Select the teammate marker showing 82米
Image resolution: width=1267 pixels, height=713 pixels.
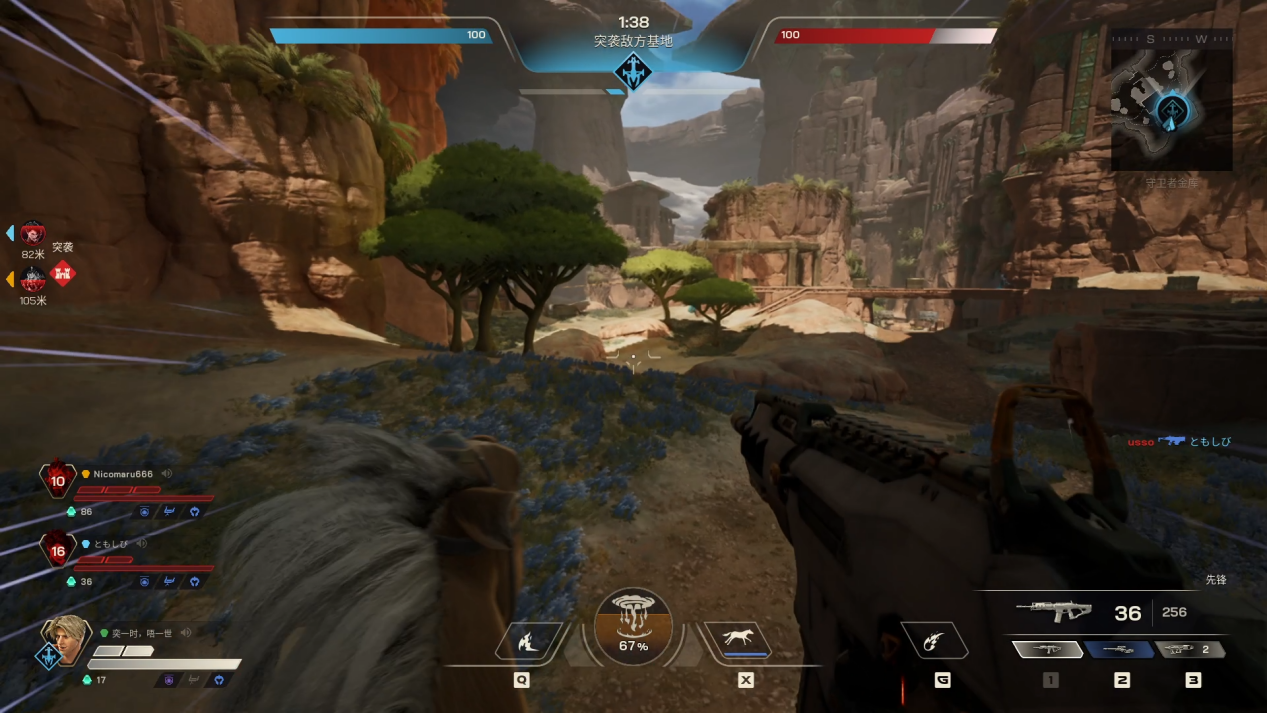33,234
